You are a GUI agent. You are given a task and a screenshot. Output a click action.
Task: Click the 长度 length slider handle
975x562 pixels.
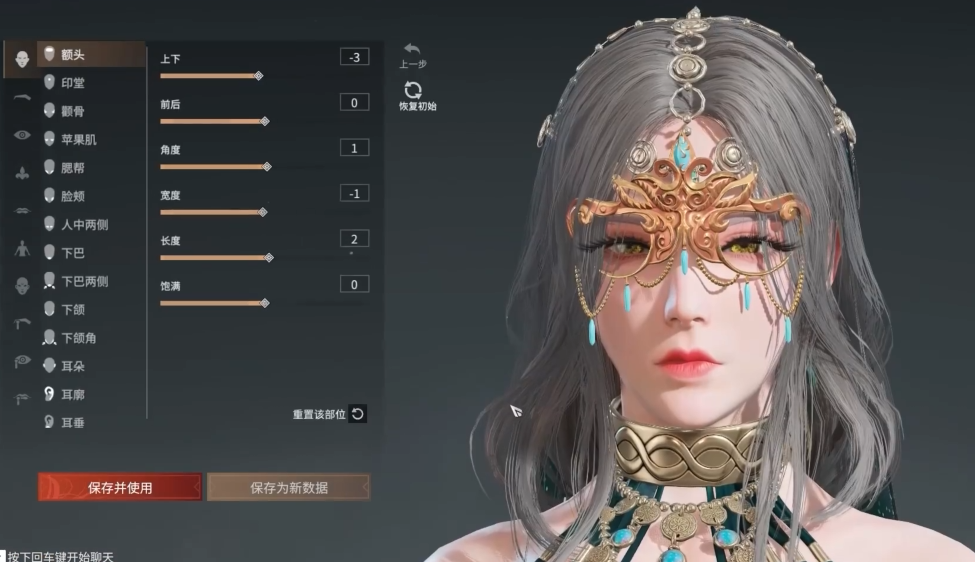point(269,258)
